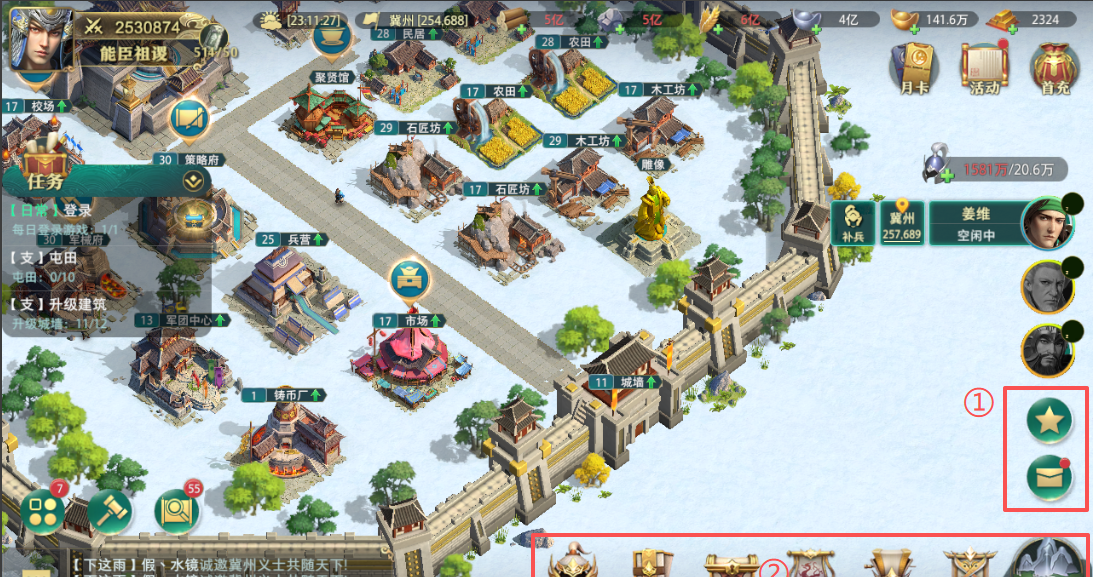Screen dimensions: 1093x577
Task: Open the 屯田 farming quest entry
Action: [x=60, y=263]
